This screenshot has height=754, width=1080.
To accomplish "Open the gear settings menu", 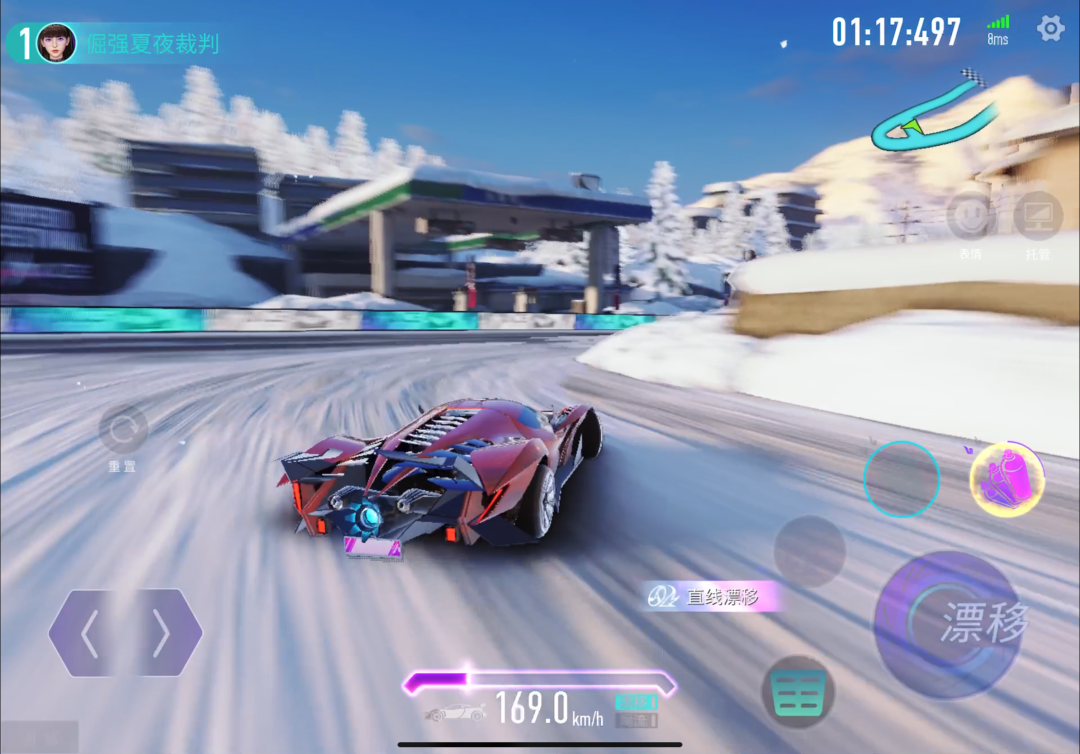I will click(x=1050, y=28).
